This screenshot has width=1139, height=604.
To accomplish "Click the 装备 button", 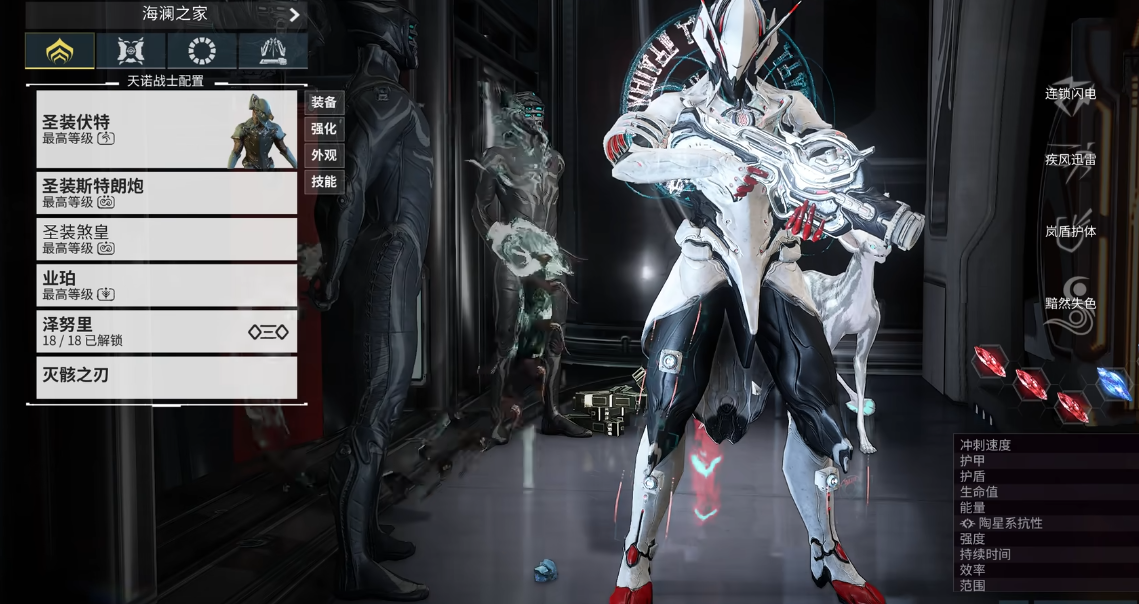I will click(x=324, y=102).
